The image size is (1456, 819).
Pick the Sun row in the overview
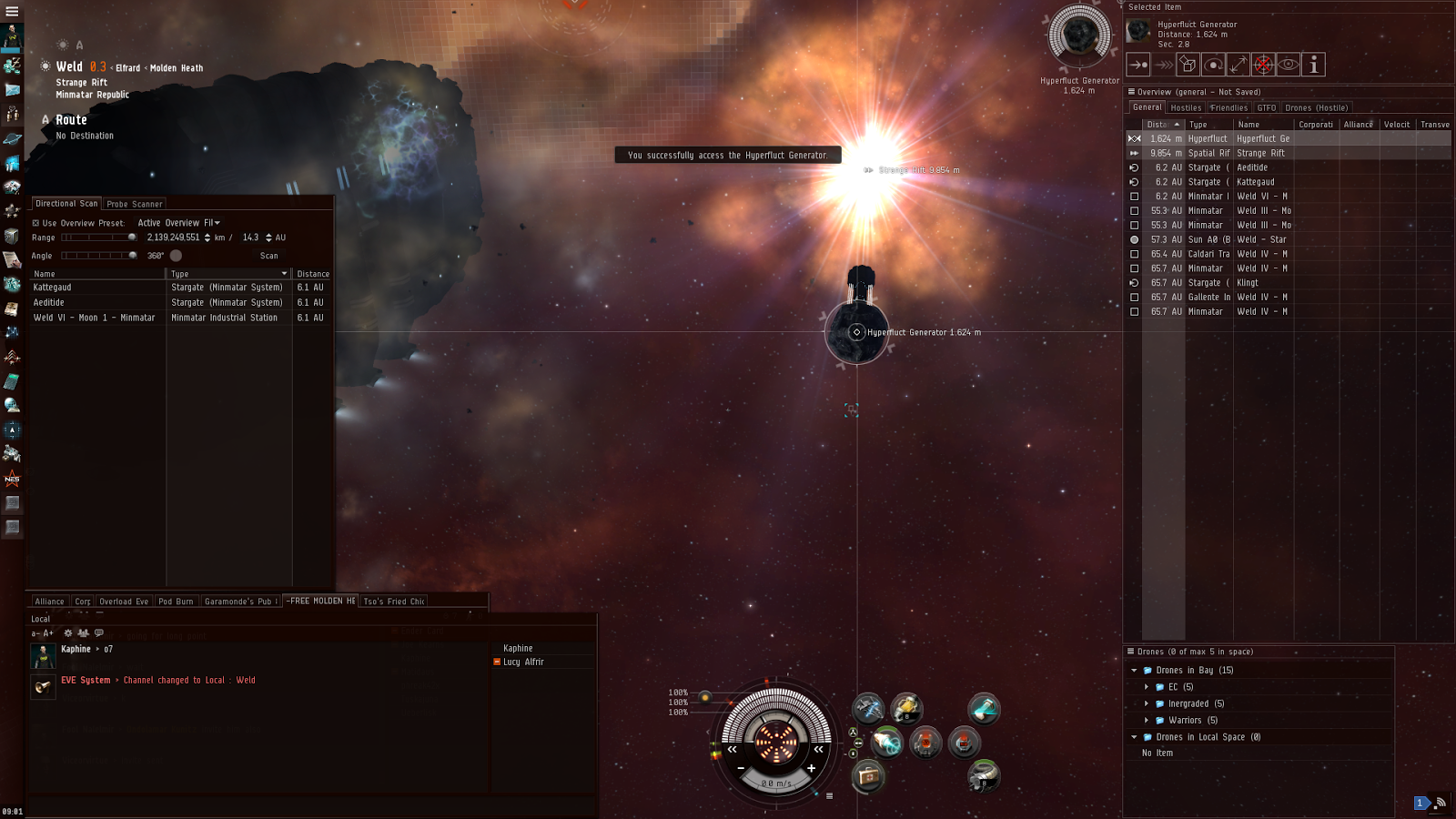[x=1260, y=239]
